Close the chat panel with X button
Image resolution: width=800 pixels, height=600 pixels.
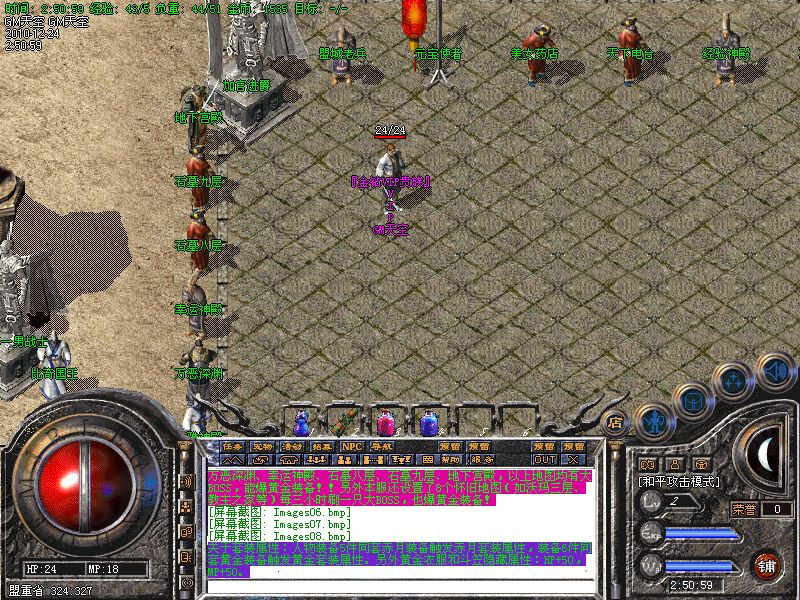tap(573, 459)
